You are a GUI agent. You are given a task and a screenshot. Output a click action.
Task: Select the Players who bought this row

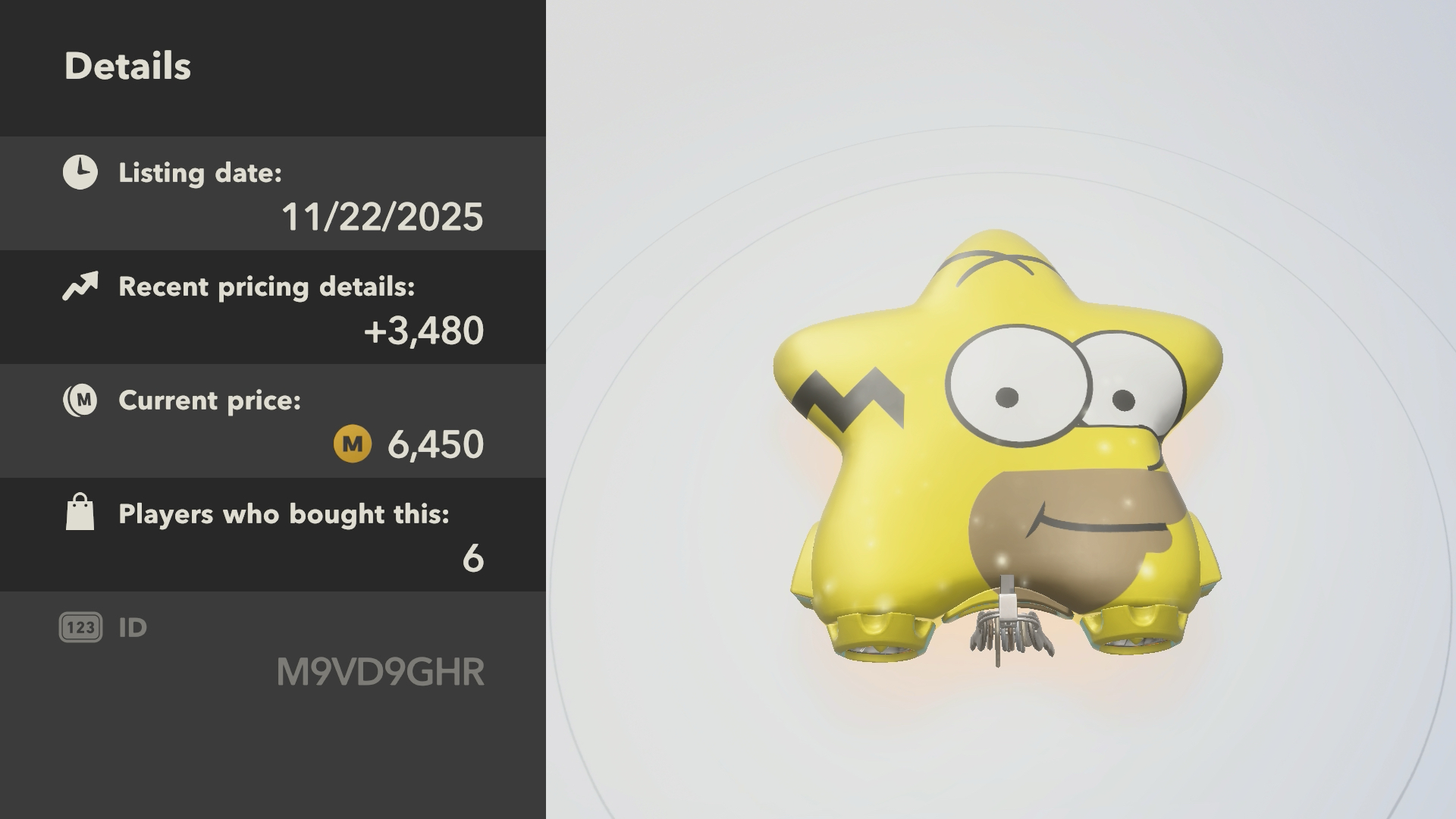273,535
